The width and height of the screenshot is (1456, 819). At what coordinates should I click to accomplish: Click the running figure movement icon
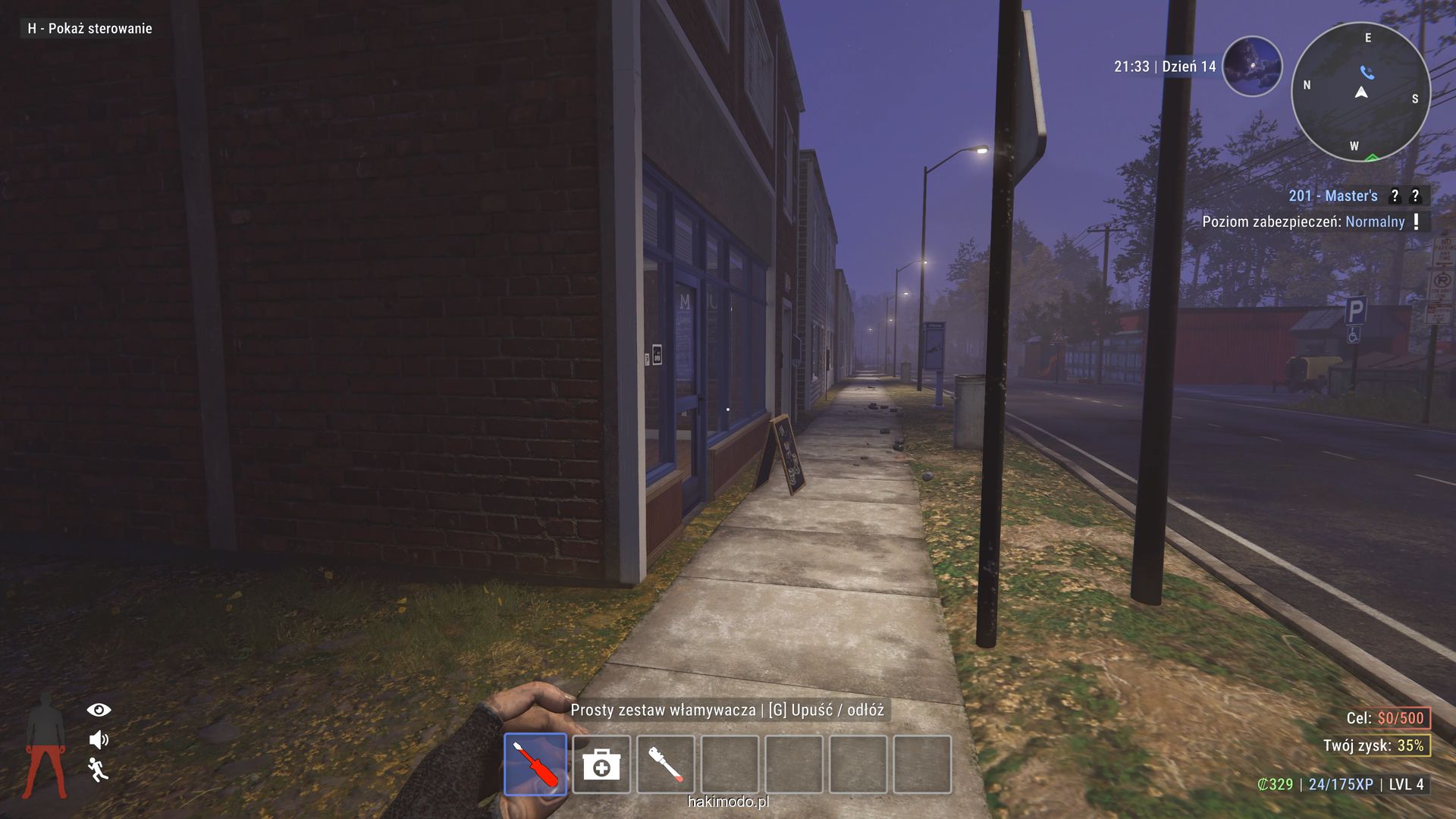(98, 769)
